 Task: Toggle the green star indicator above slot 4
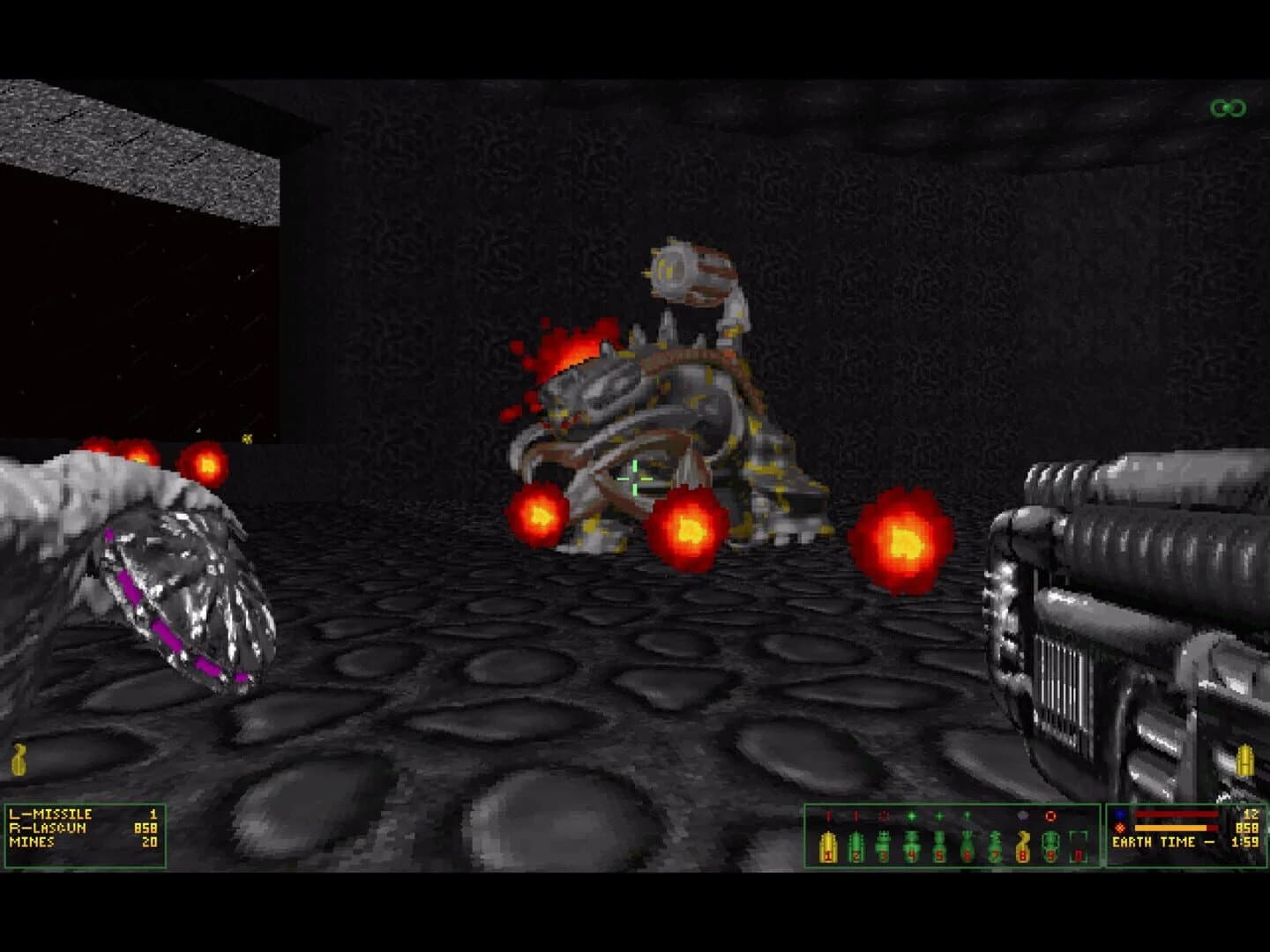(911, 814)
